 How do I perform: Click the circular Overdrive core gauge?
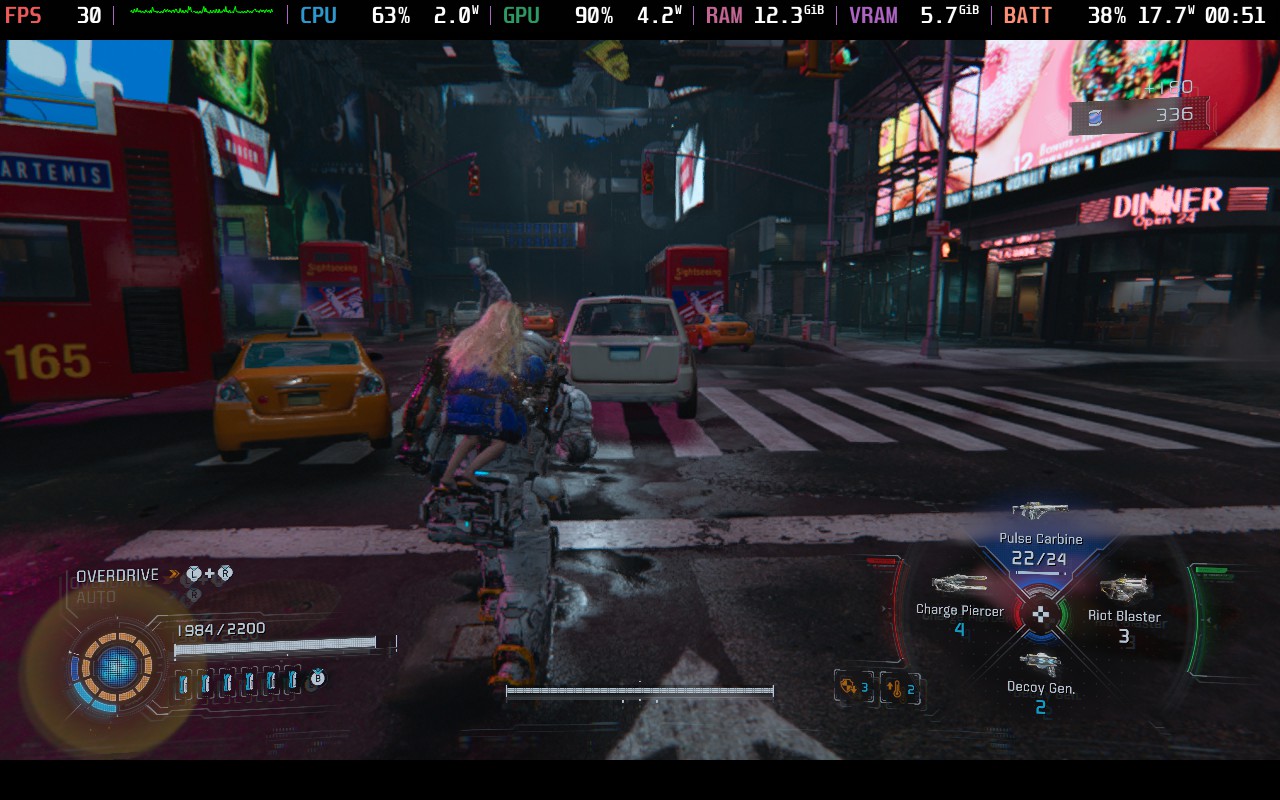pos(117,665)
